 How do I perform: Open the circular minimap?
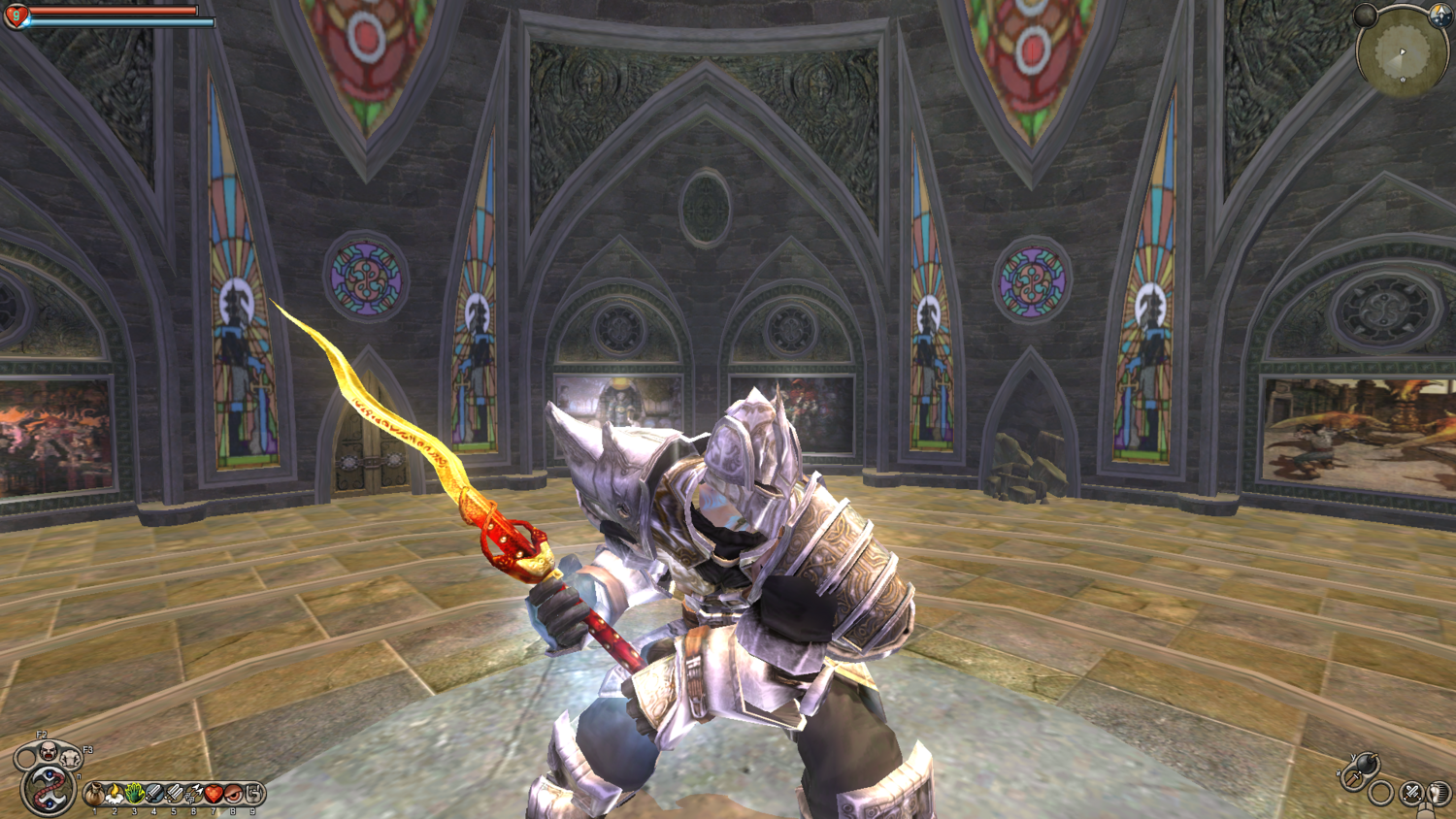(1401, 53)
